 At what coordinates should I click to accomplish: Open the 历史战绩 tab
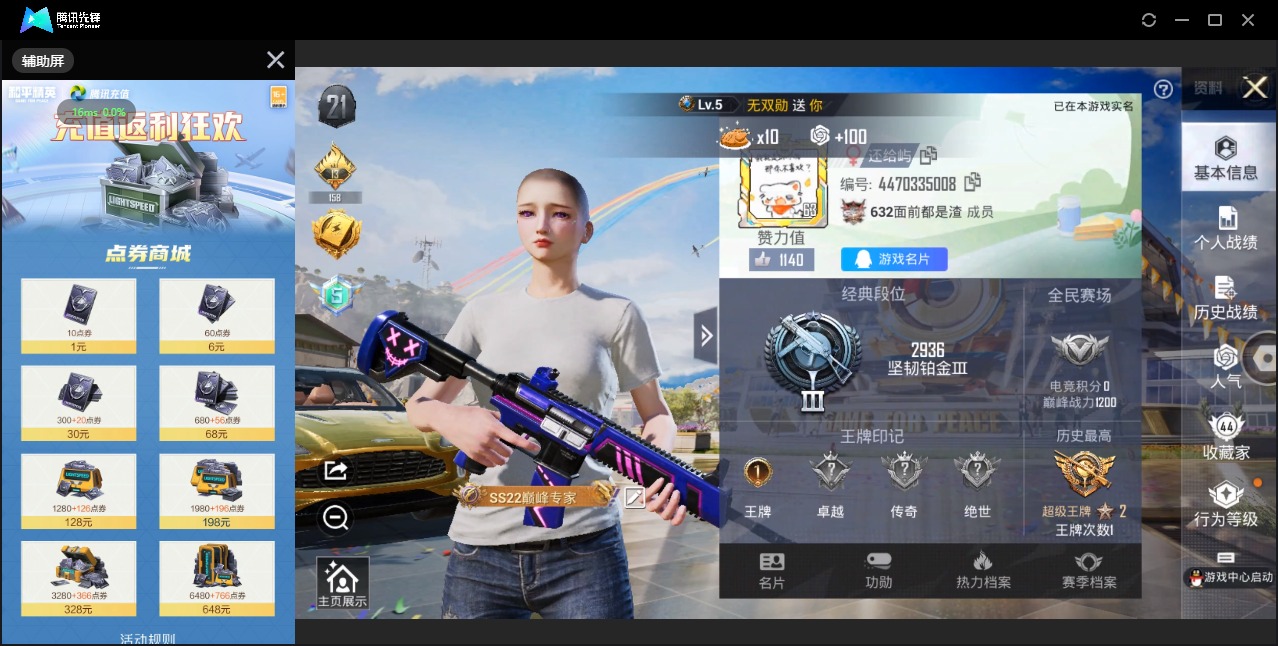click(1226, 298)
